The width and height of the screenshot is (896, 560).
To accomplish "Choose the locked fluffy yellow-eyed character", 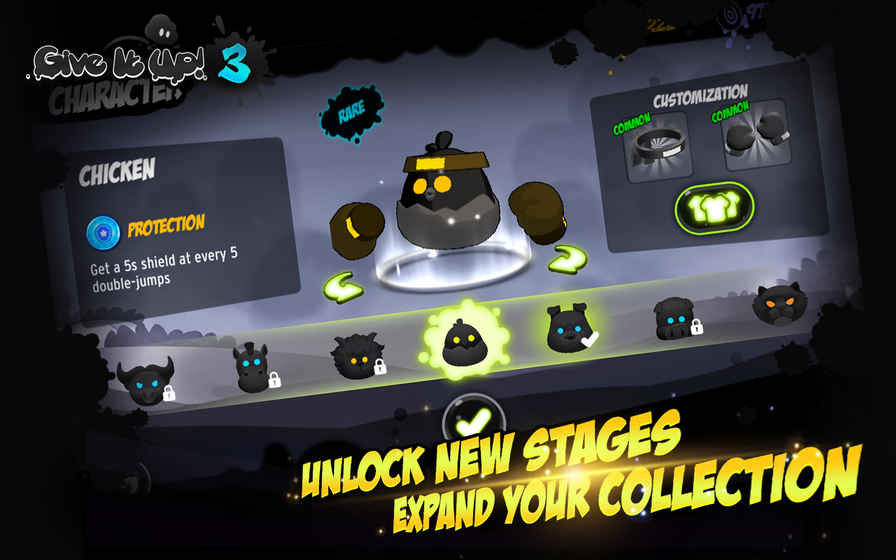I will tap(356, 357).
